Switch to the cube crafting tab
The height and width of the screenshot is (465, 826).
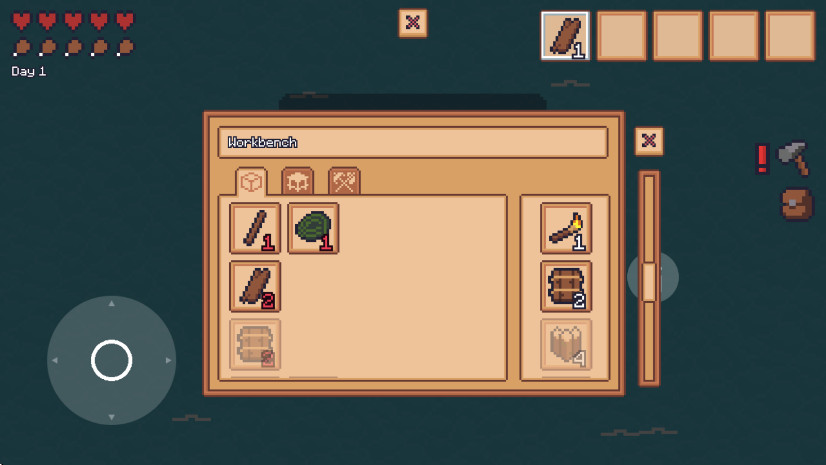[252, 181]
